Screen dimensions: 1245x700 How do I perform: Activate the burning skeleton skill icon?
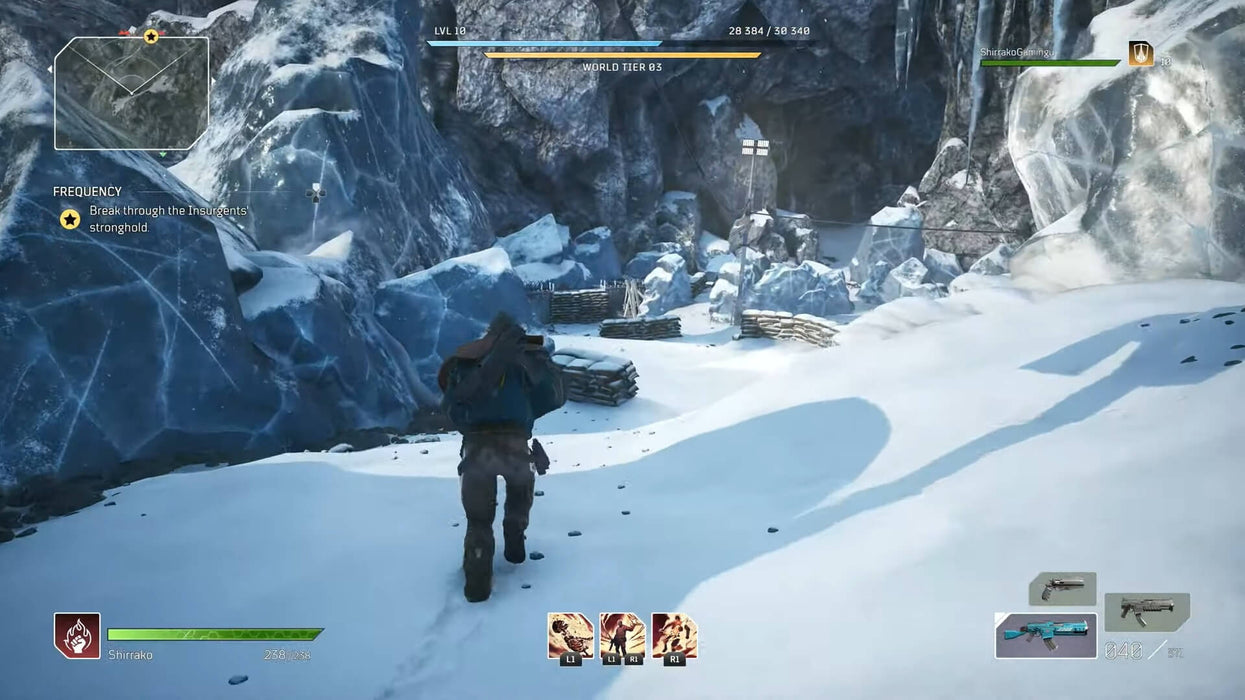point(570,636)
